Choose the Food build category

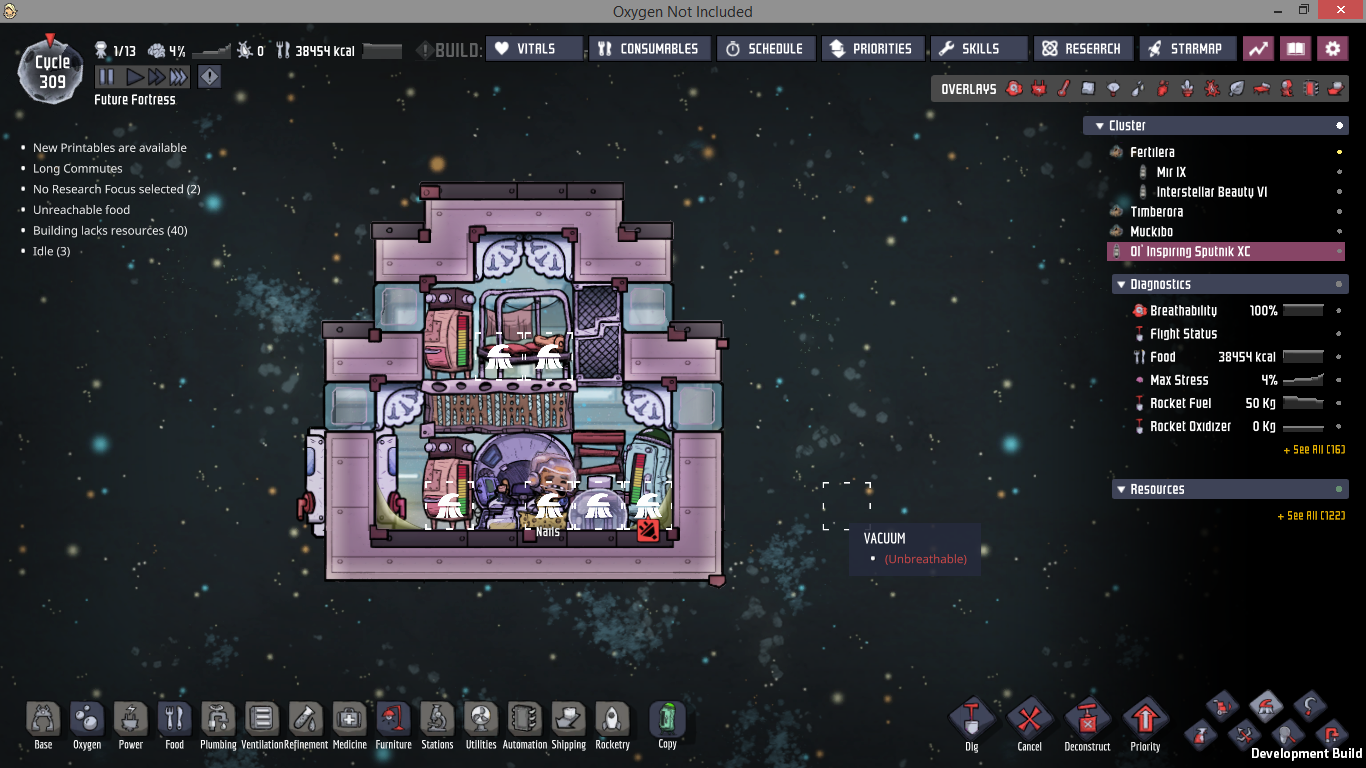coord(174,724)
